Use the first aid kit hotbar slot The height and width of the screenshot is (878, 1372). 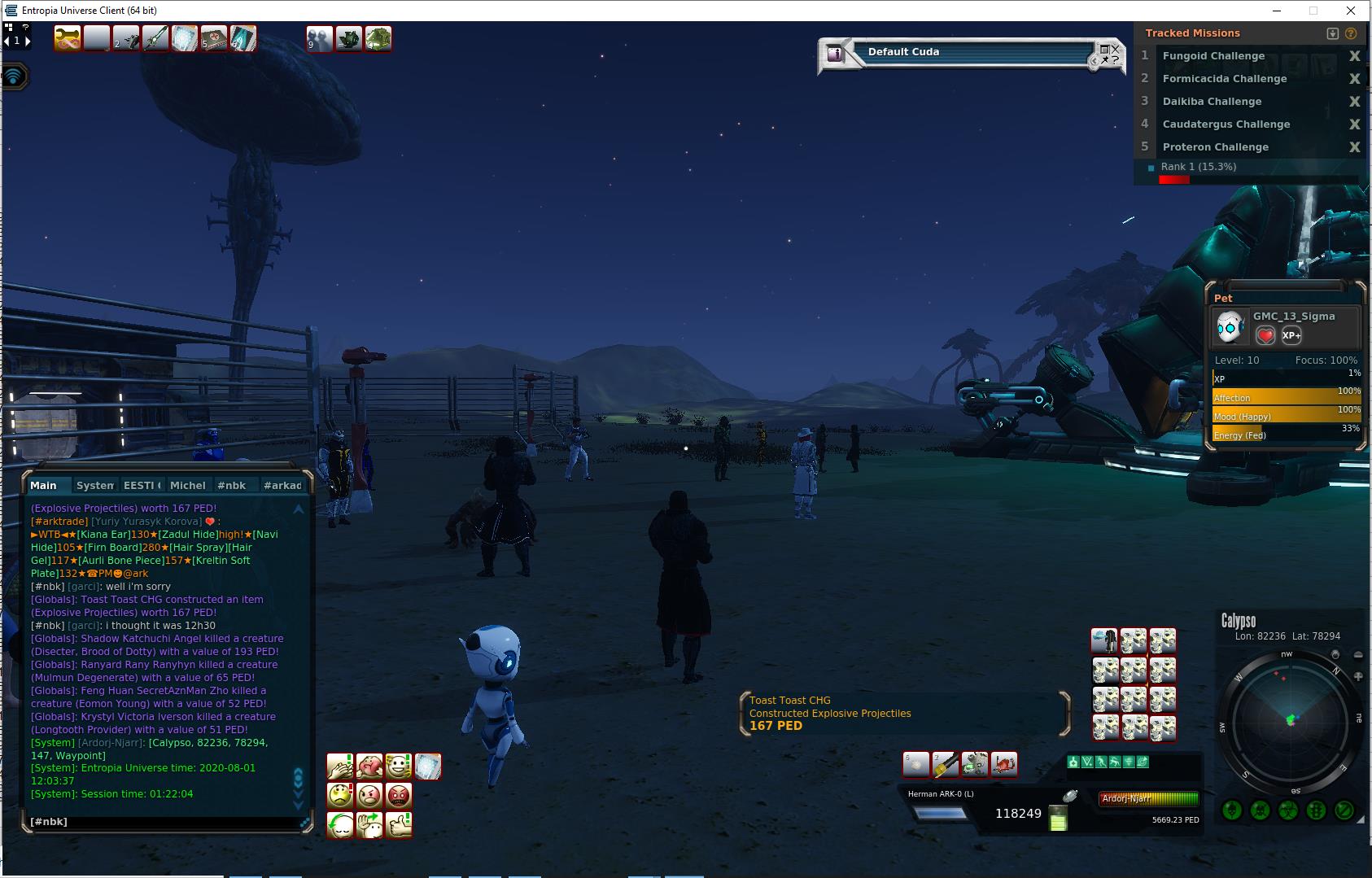tap(214, 38)
